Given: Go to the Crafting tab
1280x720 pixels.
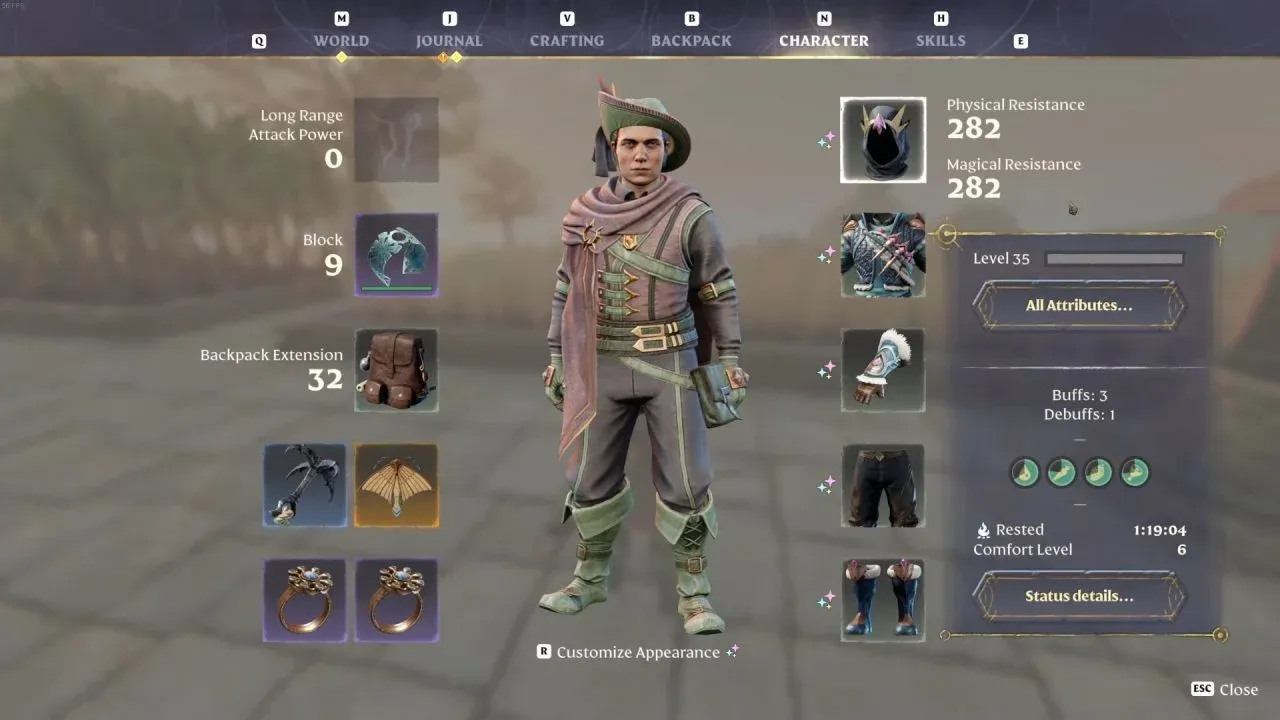Looking at the screenshot, I should 567,41.
